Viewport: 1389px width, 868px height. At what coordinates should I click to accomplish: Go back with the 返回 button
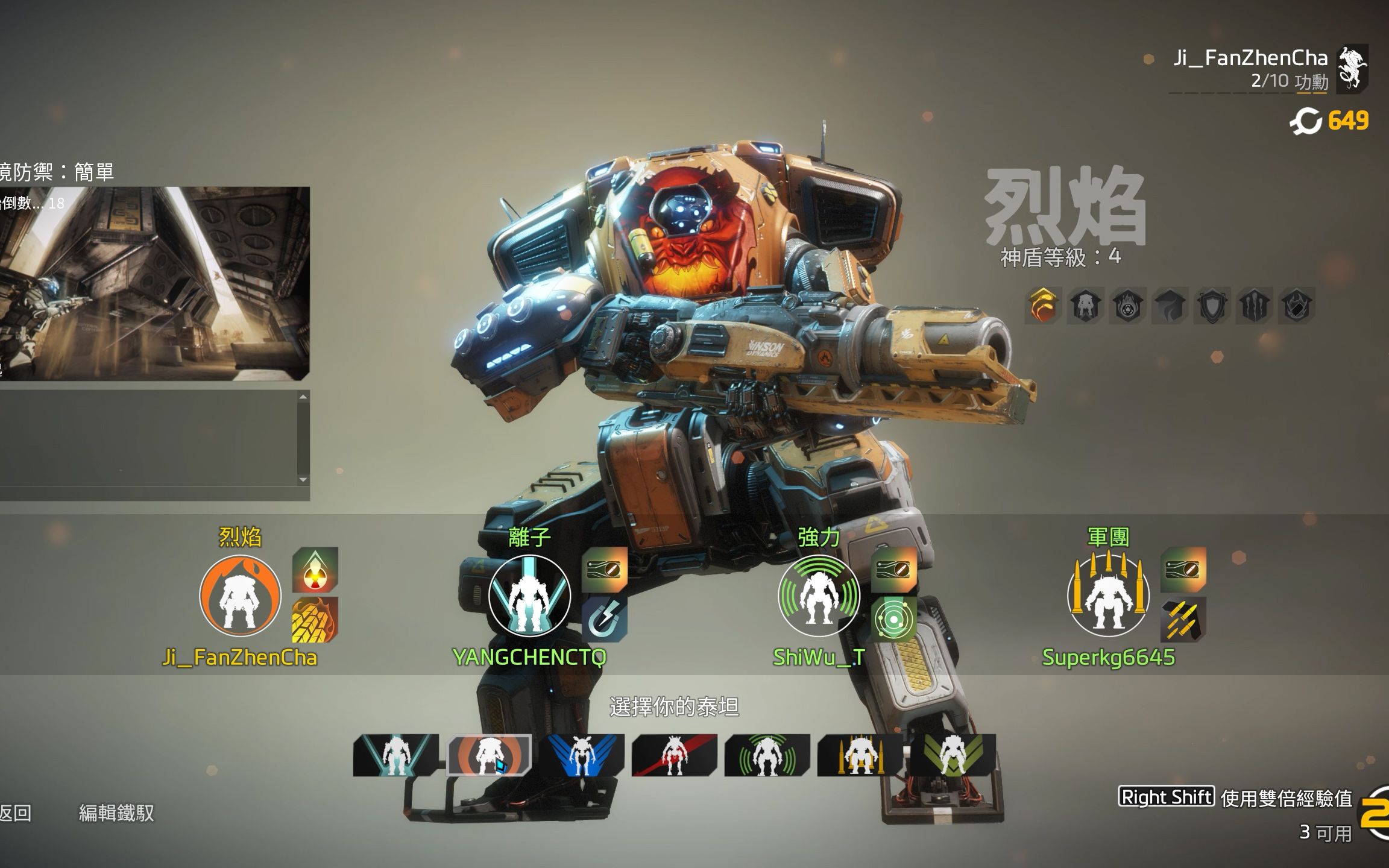point(16,813)
